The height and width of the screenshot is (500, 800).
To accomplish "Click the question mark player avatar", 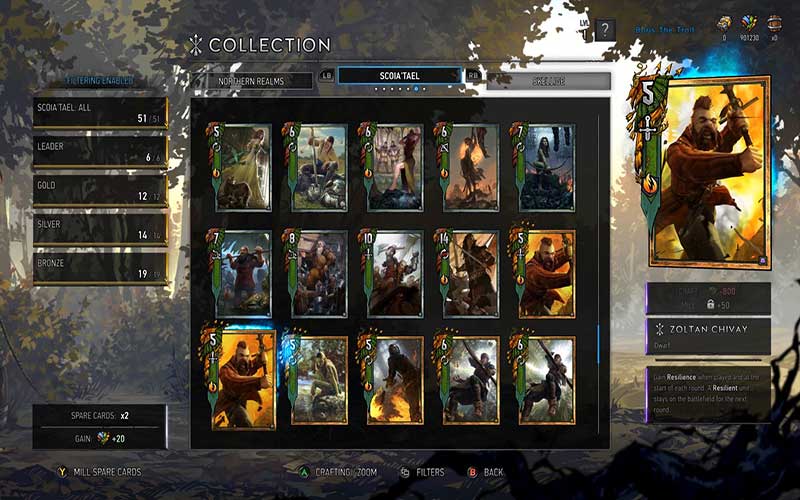I will (x=606, y=30).
